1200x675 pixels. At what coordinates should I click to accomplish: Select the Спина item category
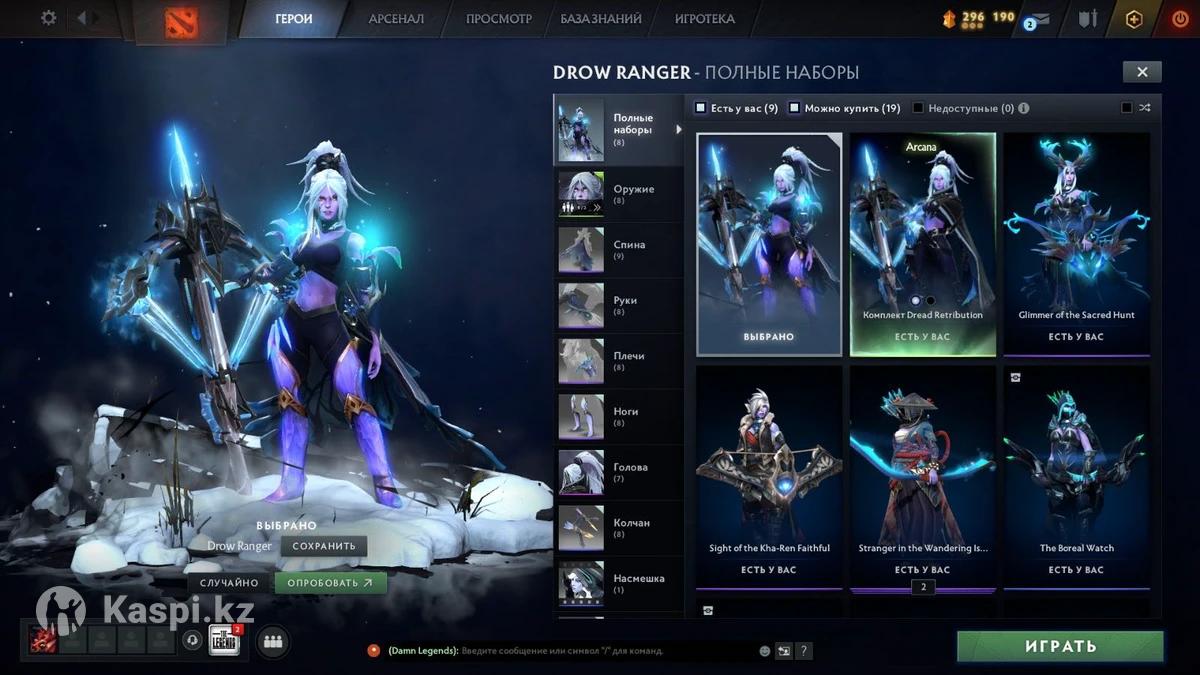click(618, 250)
